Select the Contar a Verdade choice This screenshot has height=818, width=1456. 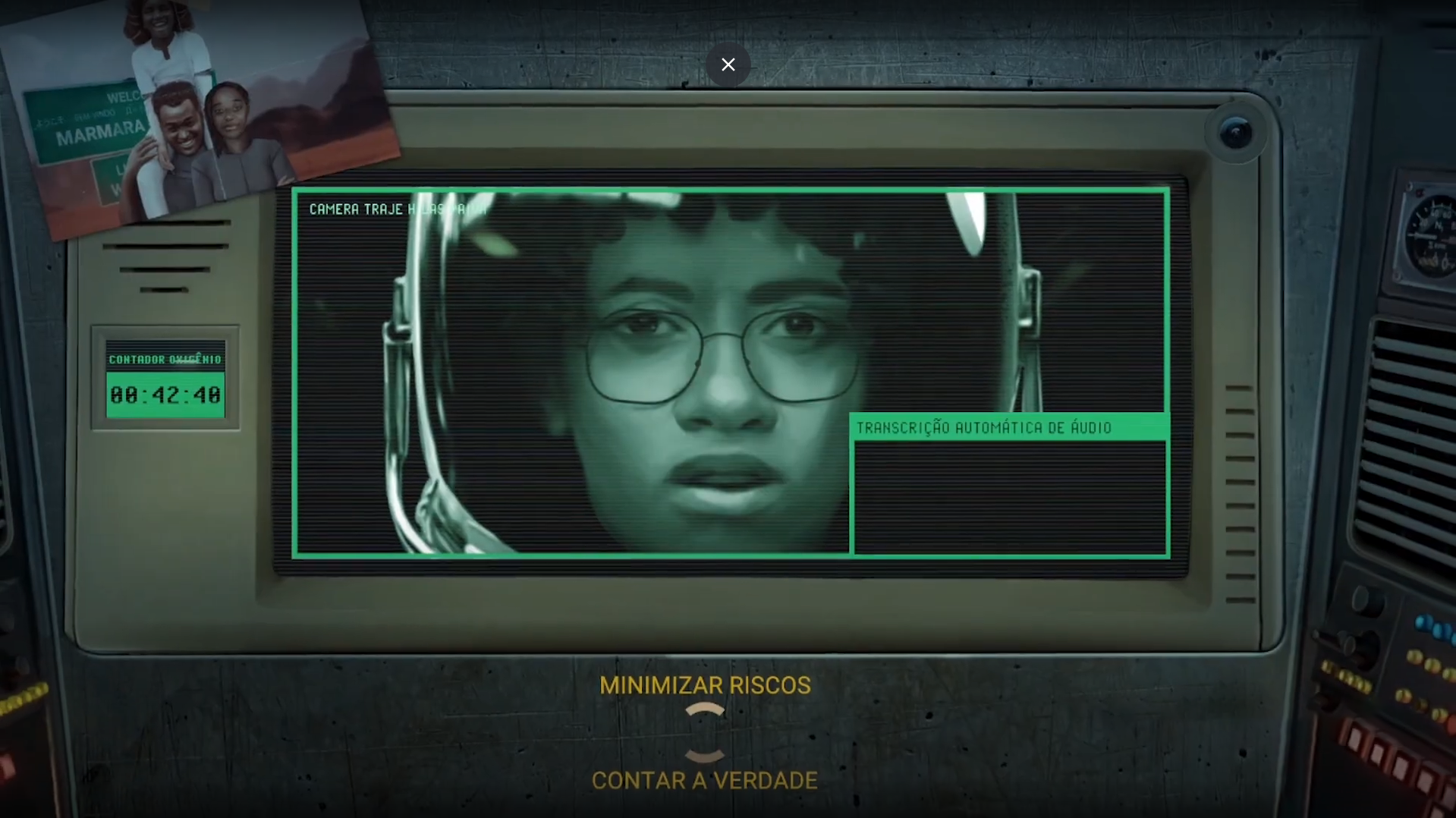pos(705,780)
